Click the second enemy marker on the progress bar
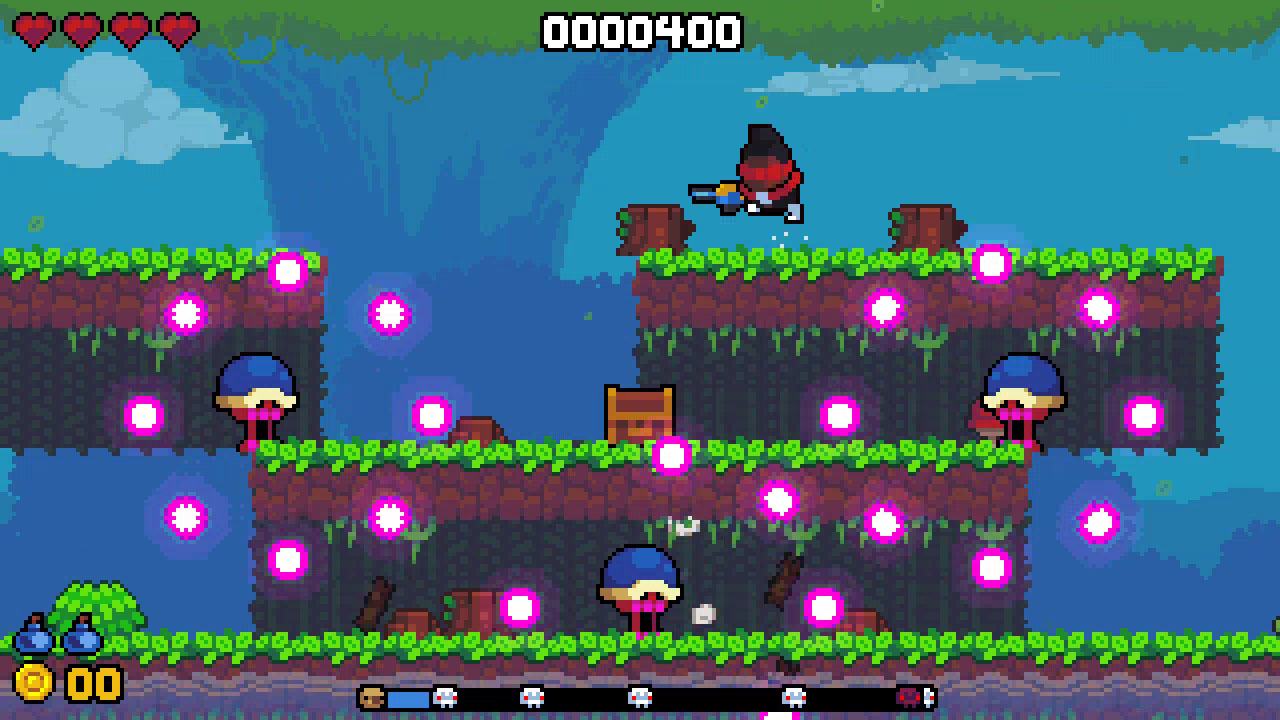The width and height of the screenshot is (1280, 720). tap(533, 698)
